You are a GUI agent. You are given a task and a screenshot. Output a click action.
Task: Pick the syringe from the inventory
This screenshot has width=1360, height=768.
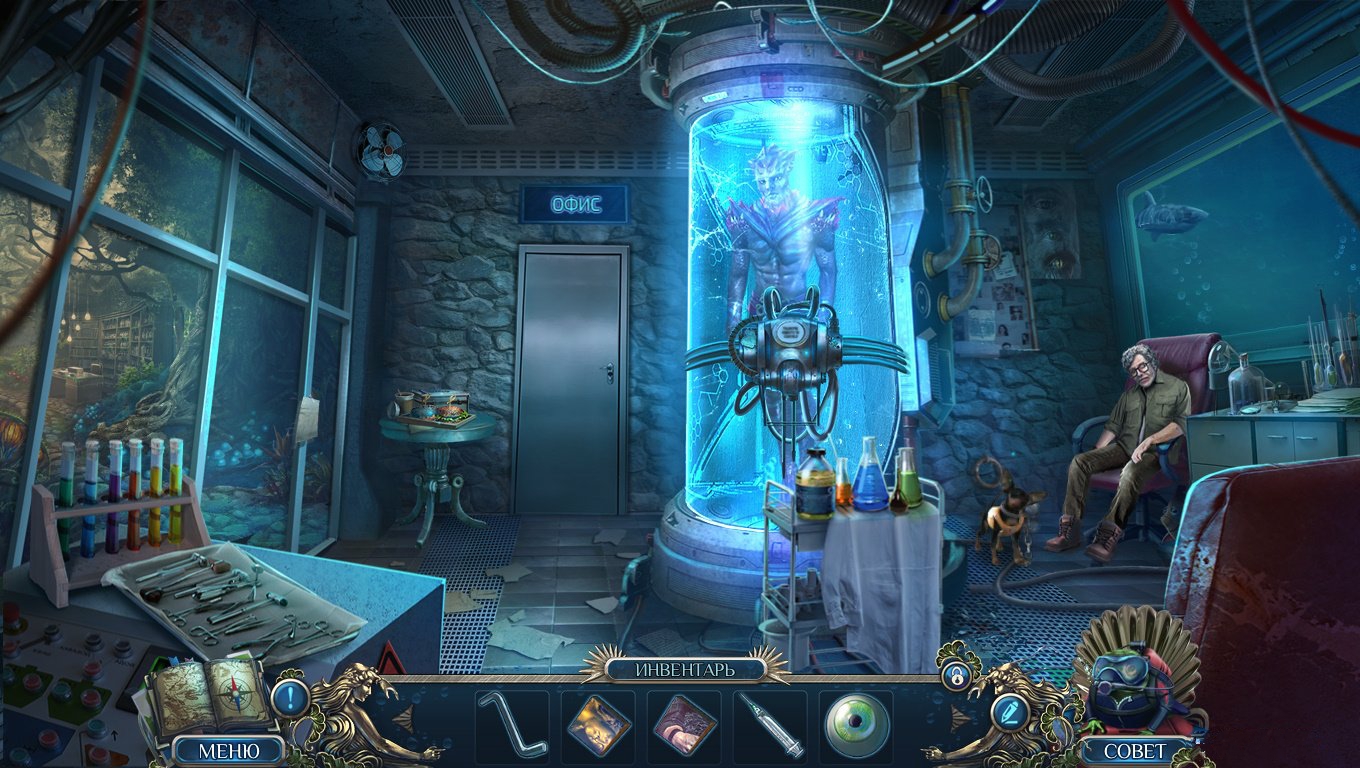pos(770,724)
